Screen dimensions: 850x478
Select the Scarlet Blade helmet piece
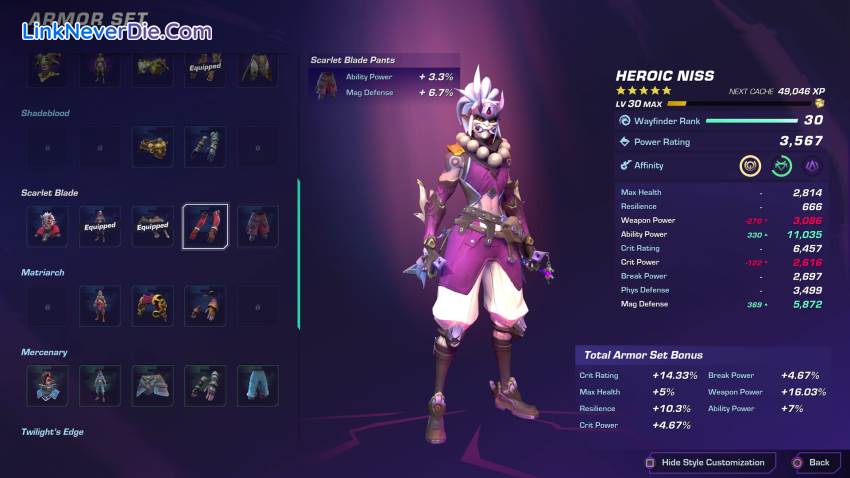(x=46, y=226)
